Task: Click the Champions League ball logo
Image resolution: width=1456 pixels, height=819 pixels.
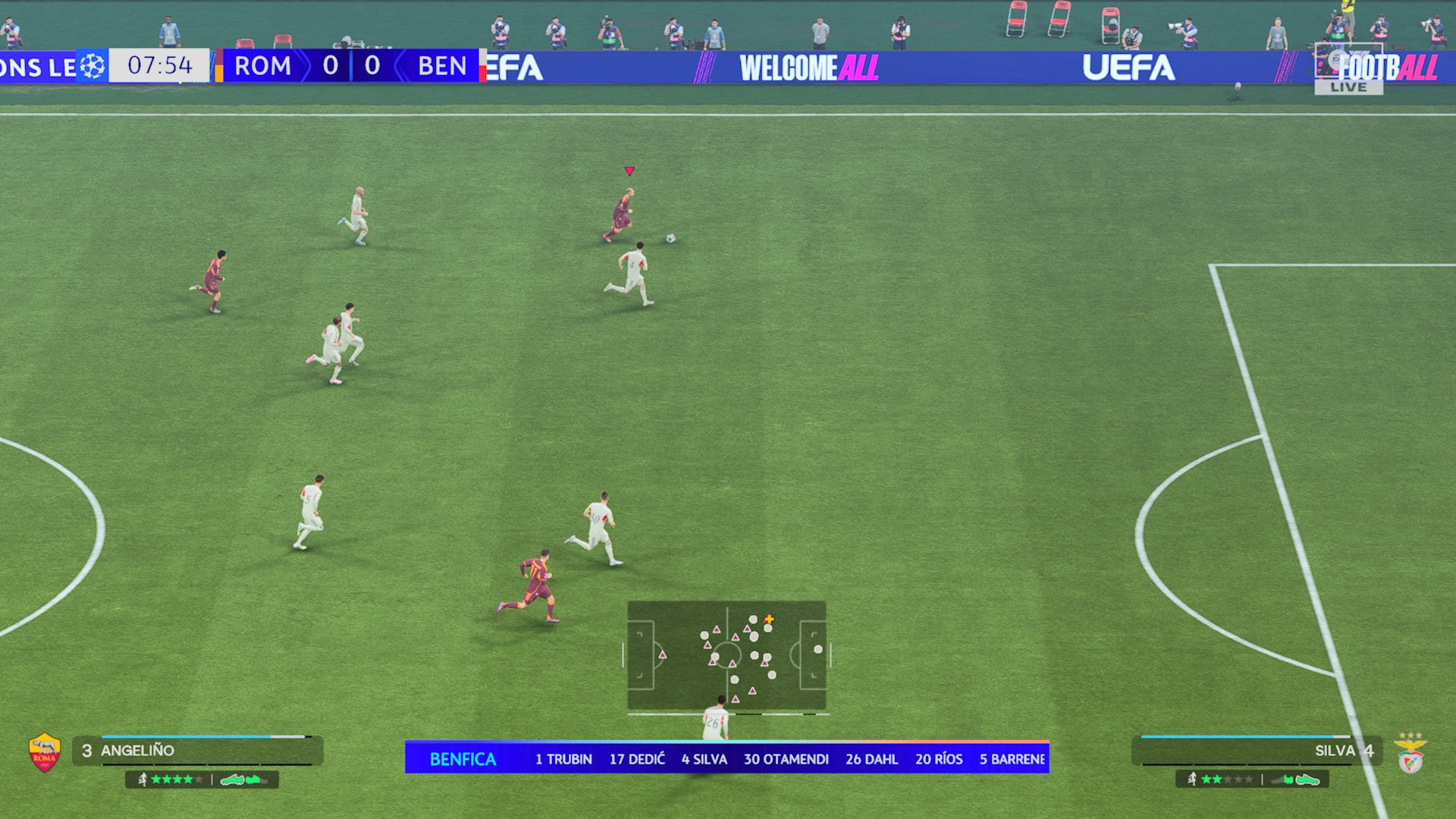Action: (93, 66)
